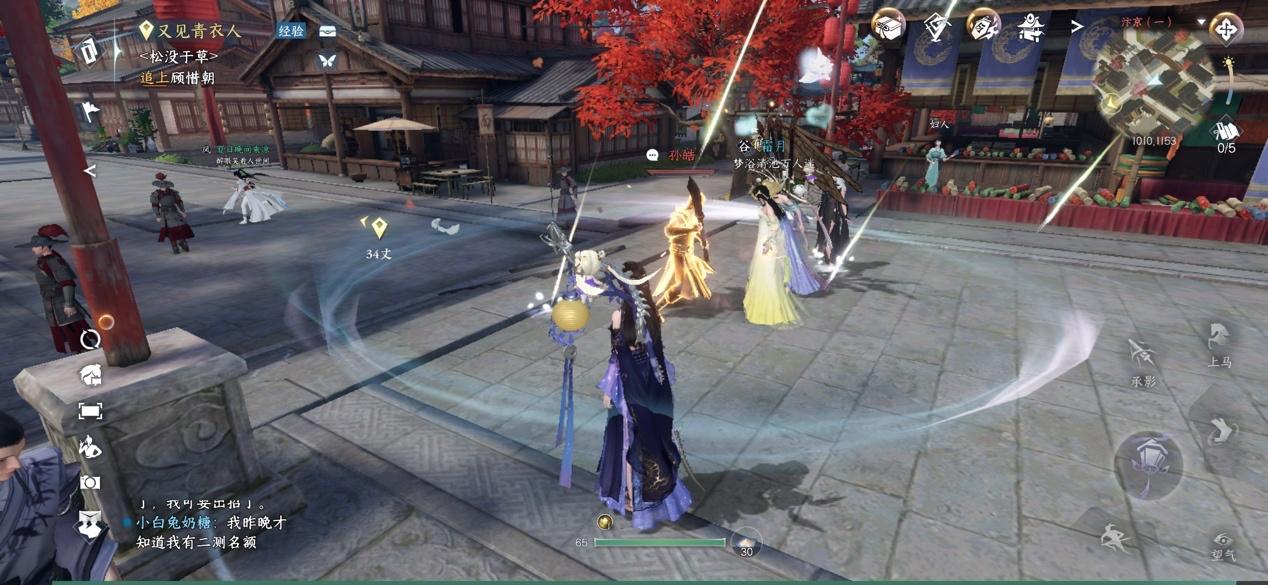Image resolution: width=1268 pixels, height=585 pixels.
Task: Open the camera screenshot icon
Action: click(x=90, y=482)
